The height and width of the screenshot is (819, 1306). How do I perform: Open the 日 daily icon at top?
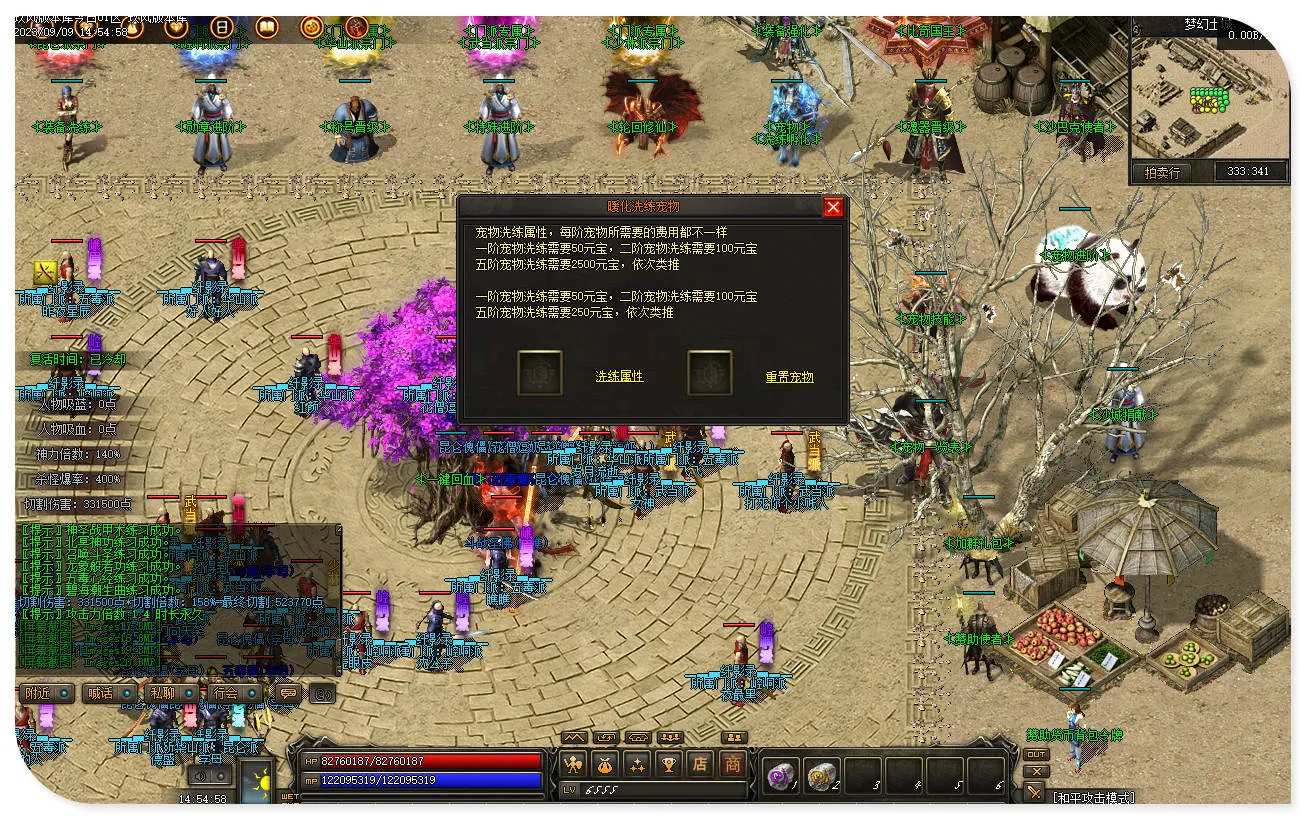[222, 27]
